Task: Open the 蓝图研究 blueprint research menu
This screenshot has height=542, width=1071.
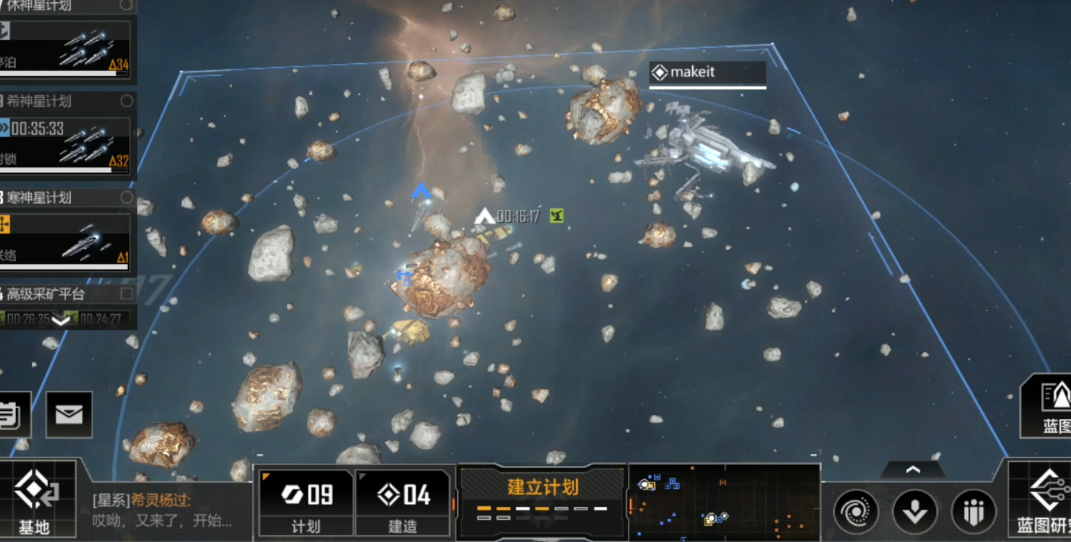Action: 1040,499
